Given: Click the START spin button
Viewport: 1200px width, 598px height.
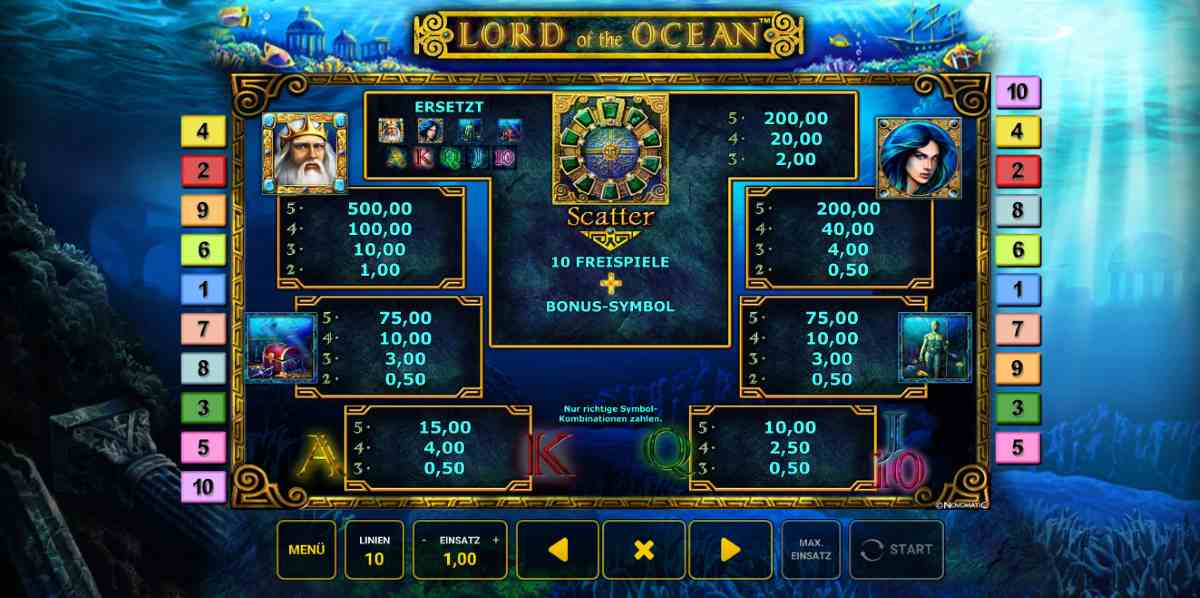Looking at the screenshot, I should click(896, 549).
